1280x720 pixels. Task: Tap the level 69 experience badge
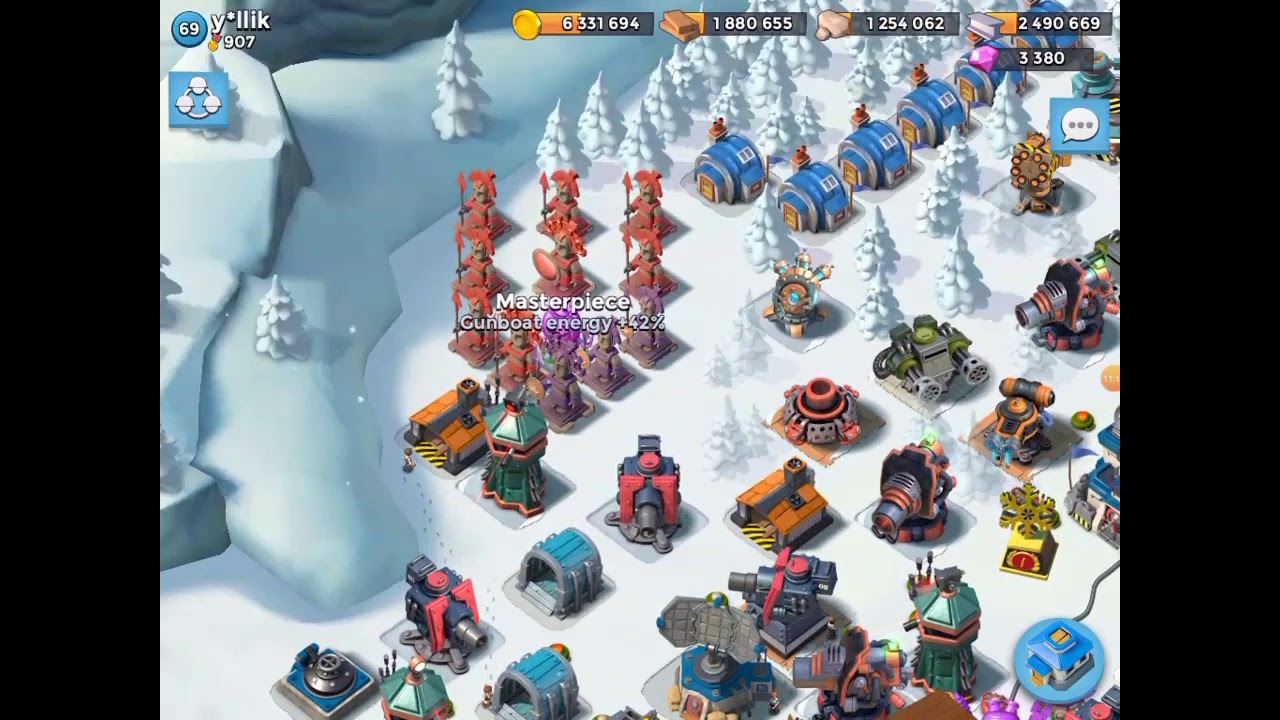click(x=189, y=29)
